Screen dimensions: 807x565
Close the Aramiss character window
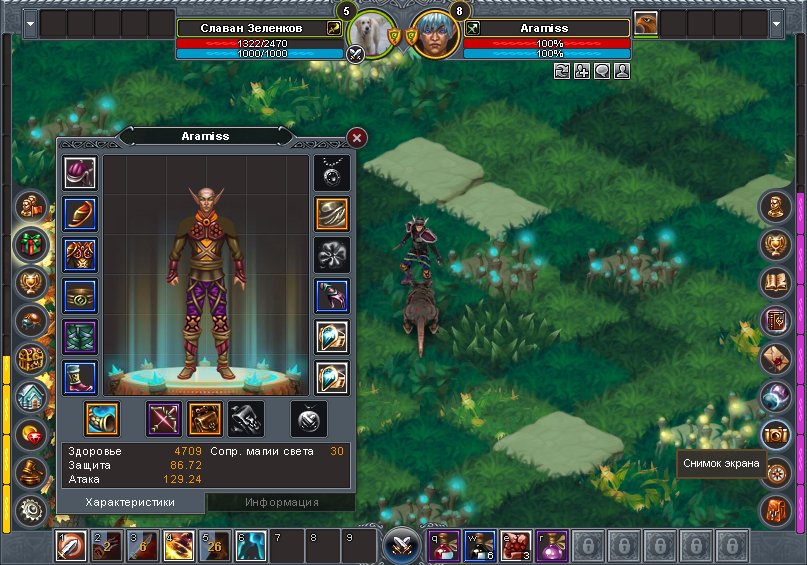click(x=357, y=138)
